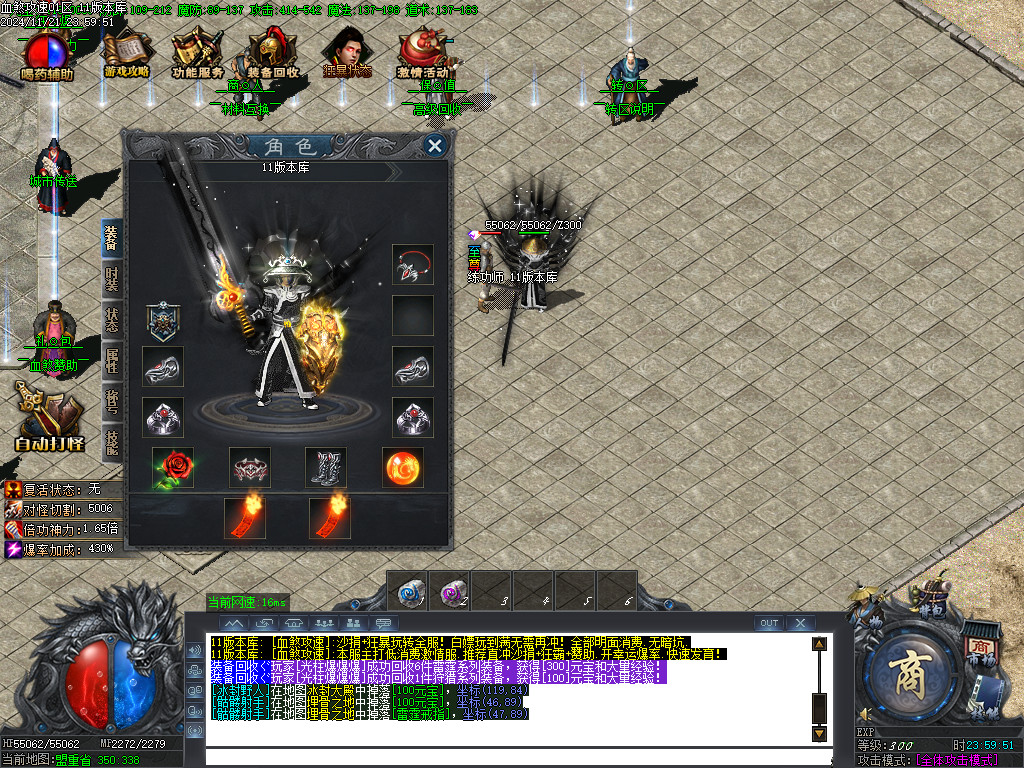Open the 喝药辅助 potion assist menu
Viewport: 1024px width, 768px height.
click(48, 55)
